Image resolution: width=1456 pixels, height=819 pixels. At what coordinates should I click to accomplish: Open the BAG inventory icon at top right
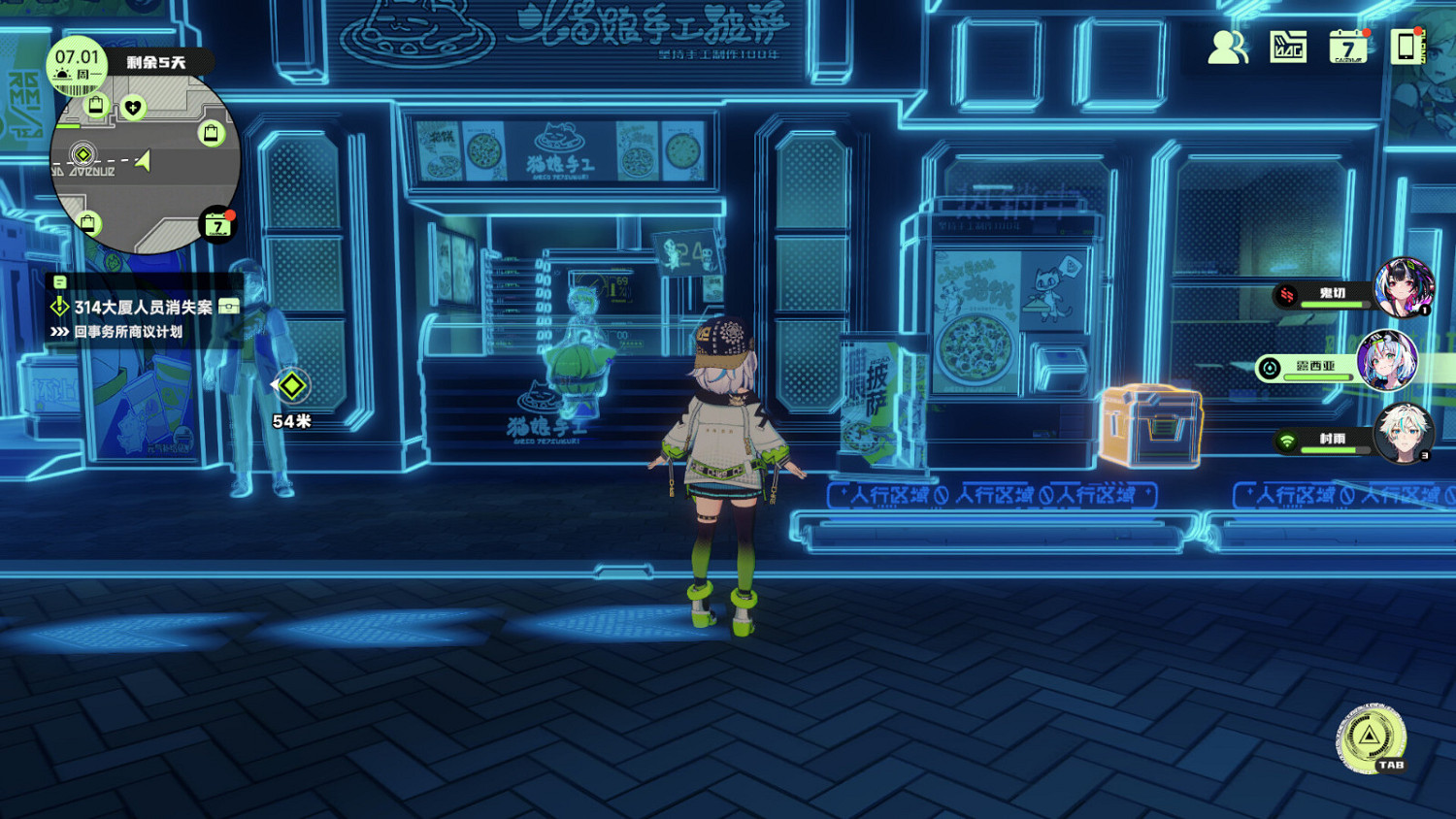point(1287,46)
